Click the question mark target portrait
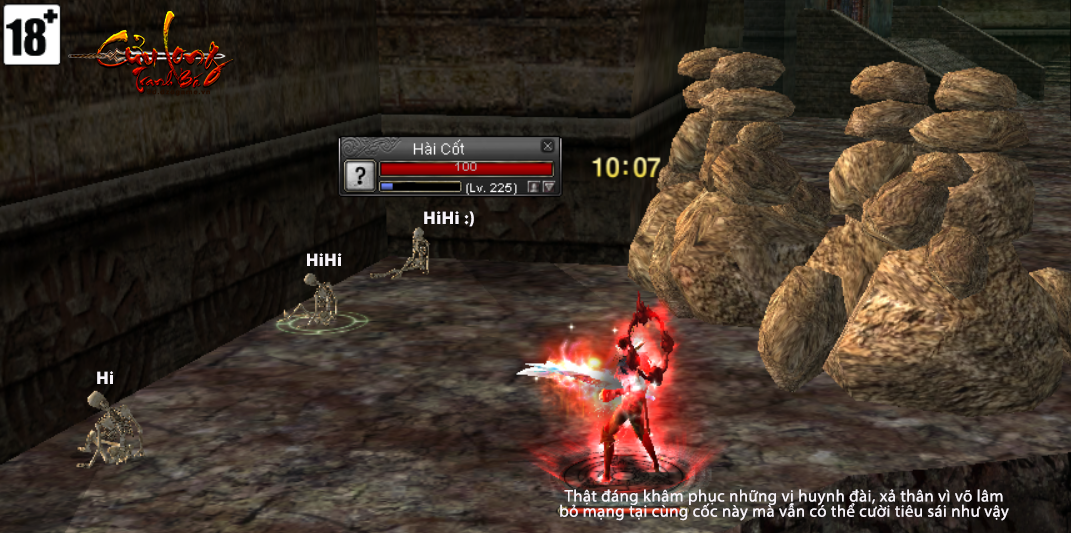The height and width of the screenshot is (533, 1071). coord(359,175)
